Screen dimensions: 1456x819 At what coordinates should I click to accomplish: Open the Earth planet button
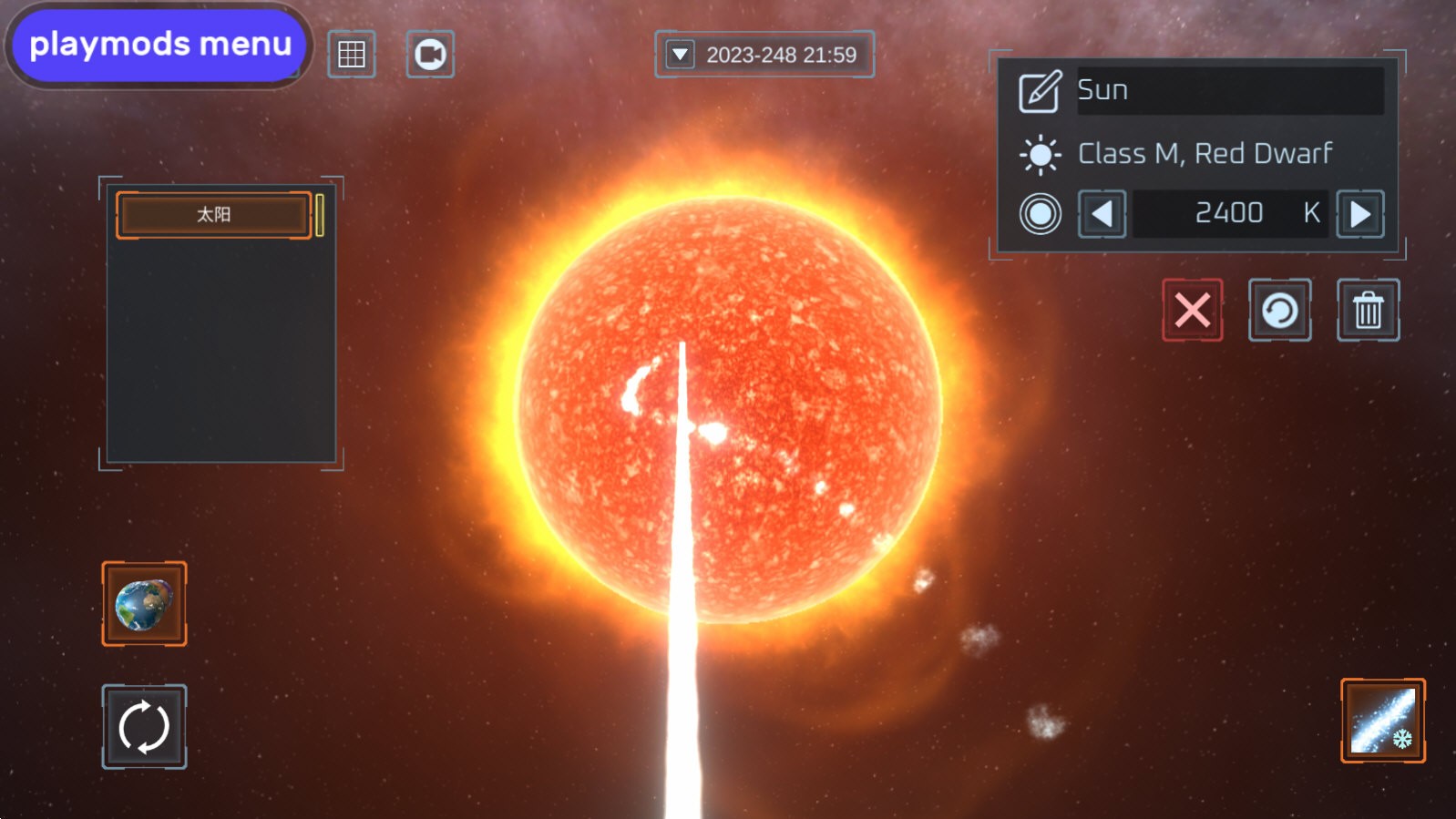(144, 604)
